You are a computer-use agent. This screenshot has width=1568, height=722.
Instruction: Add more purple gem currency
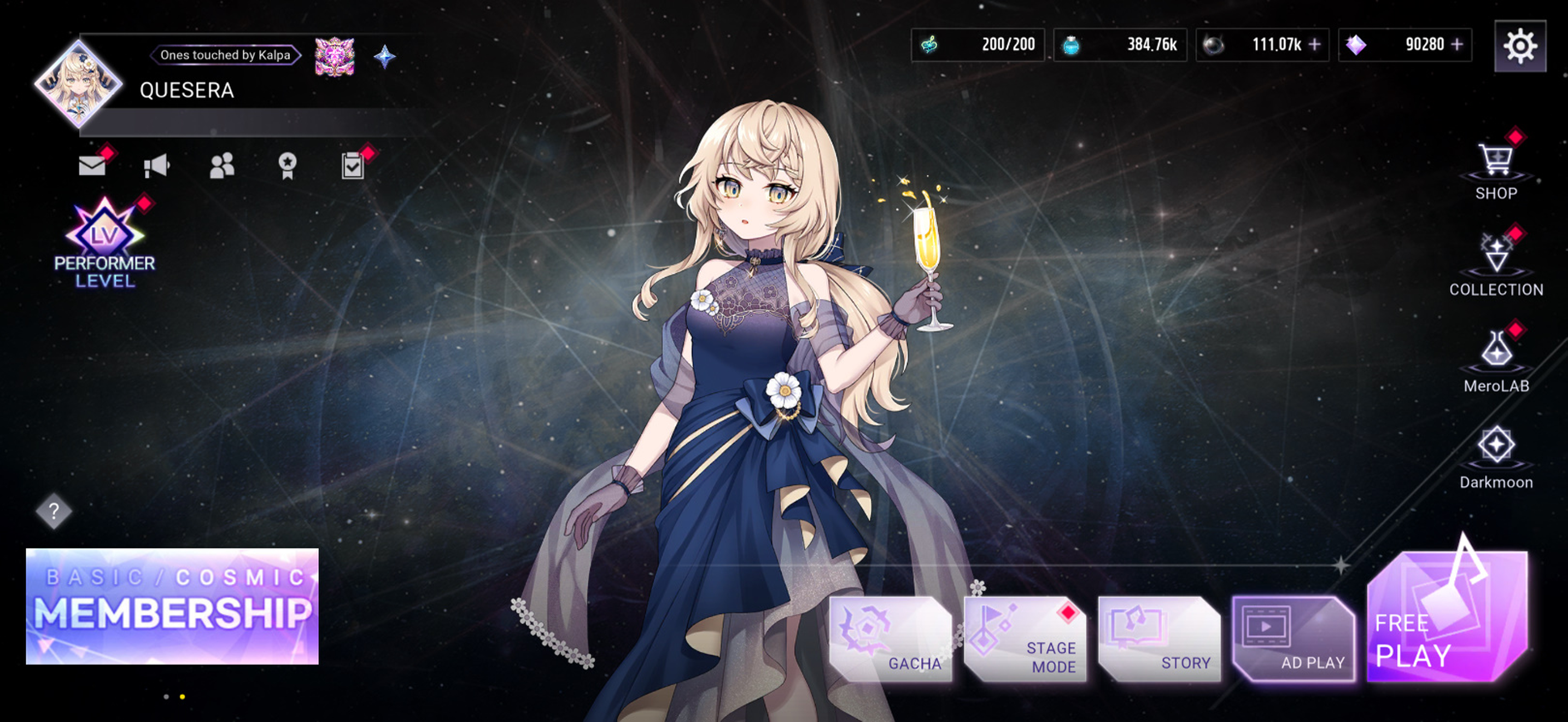click(1457, 44)
